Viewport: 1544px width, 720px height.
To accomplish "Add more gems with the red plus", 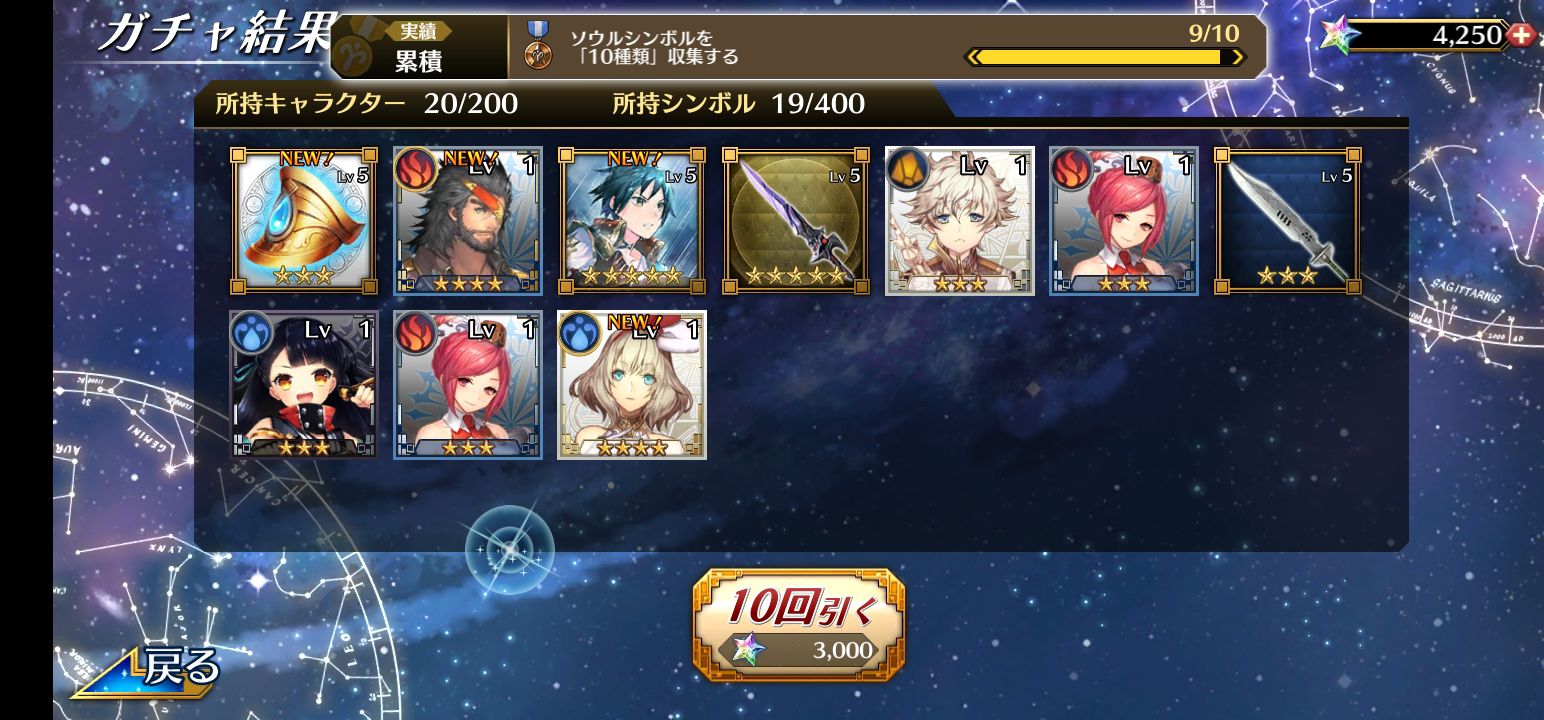I will 1521,35.
